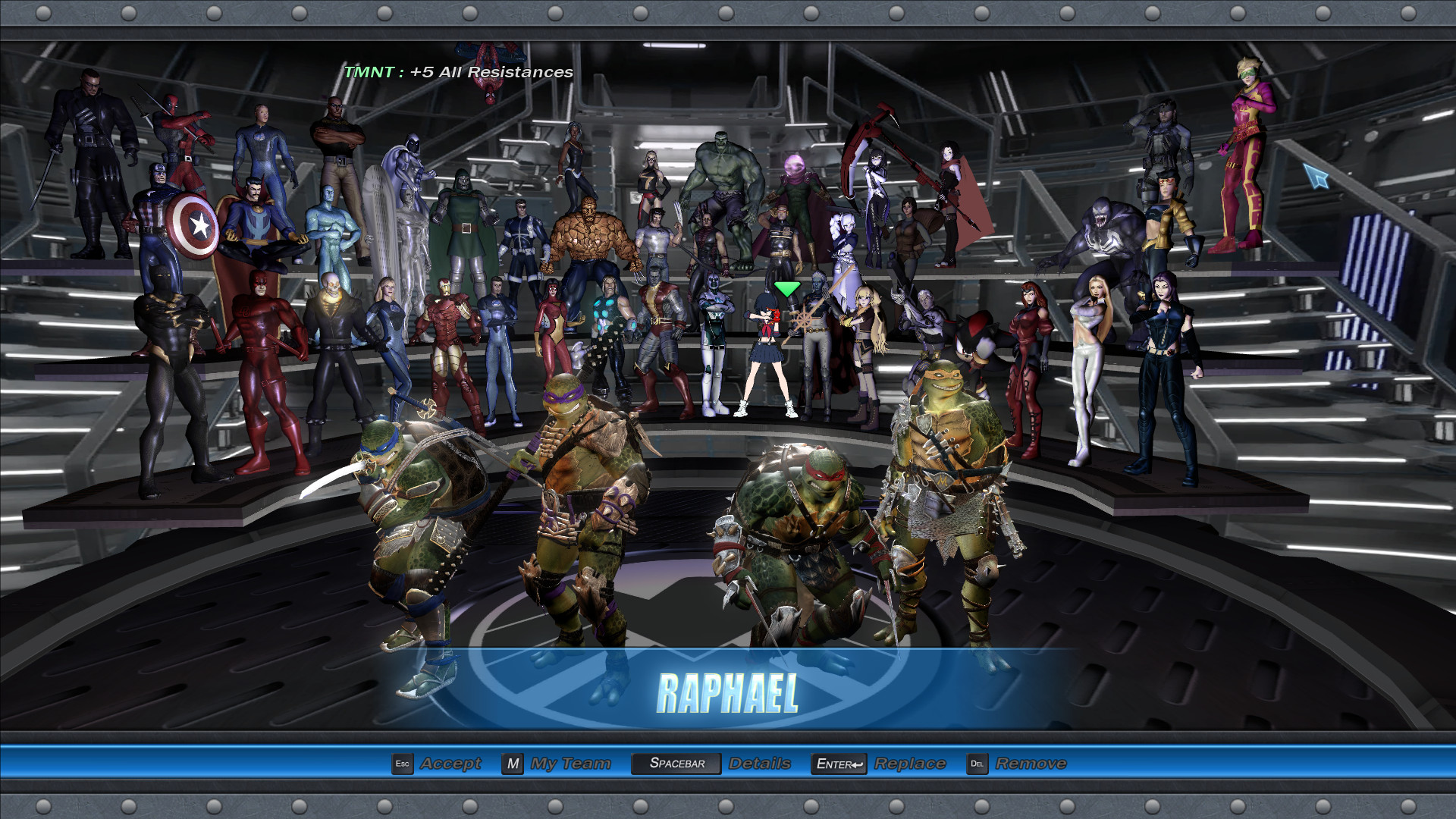Viewport: 1456px width, 819px height.
Task: Select Raphael, the red-masked turtle
Action: pyautogui.click(x=804, y=546)
